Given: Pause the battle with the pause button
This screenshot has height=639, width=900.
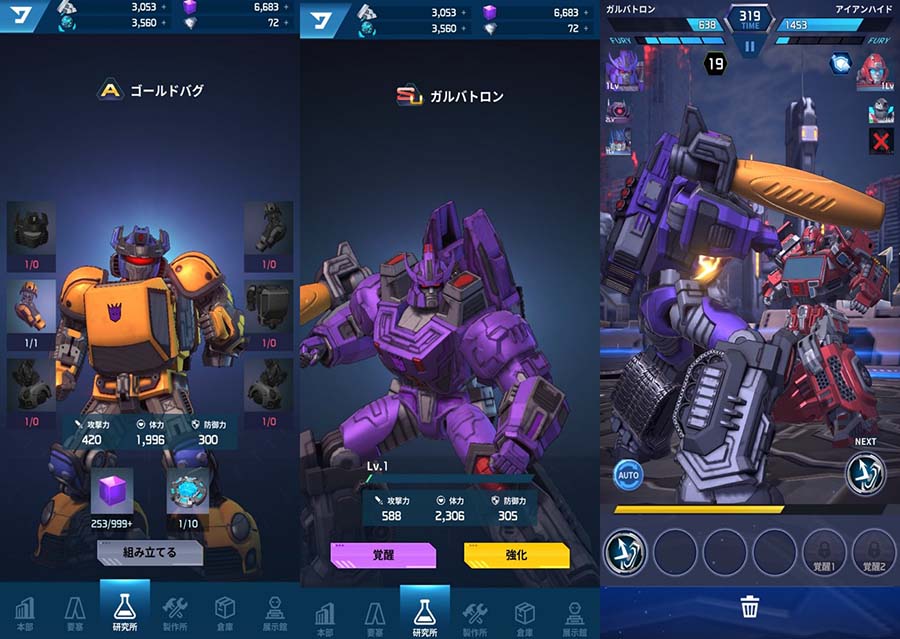Looking at the screenshot, I should [x=749, y=46].
